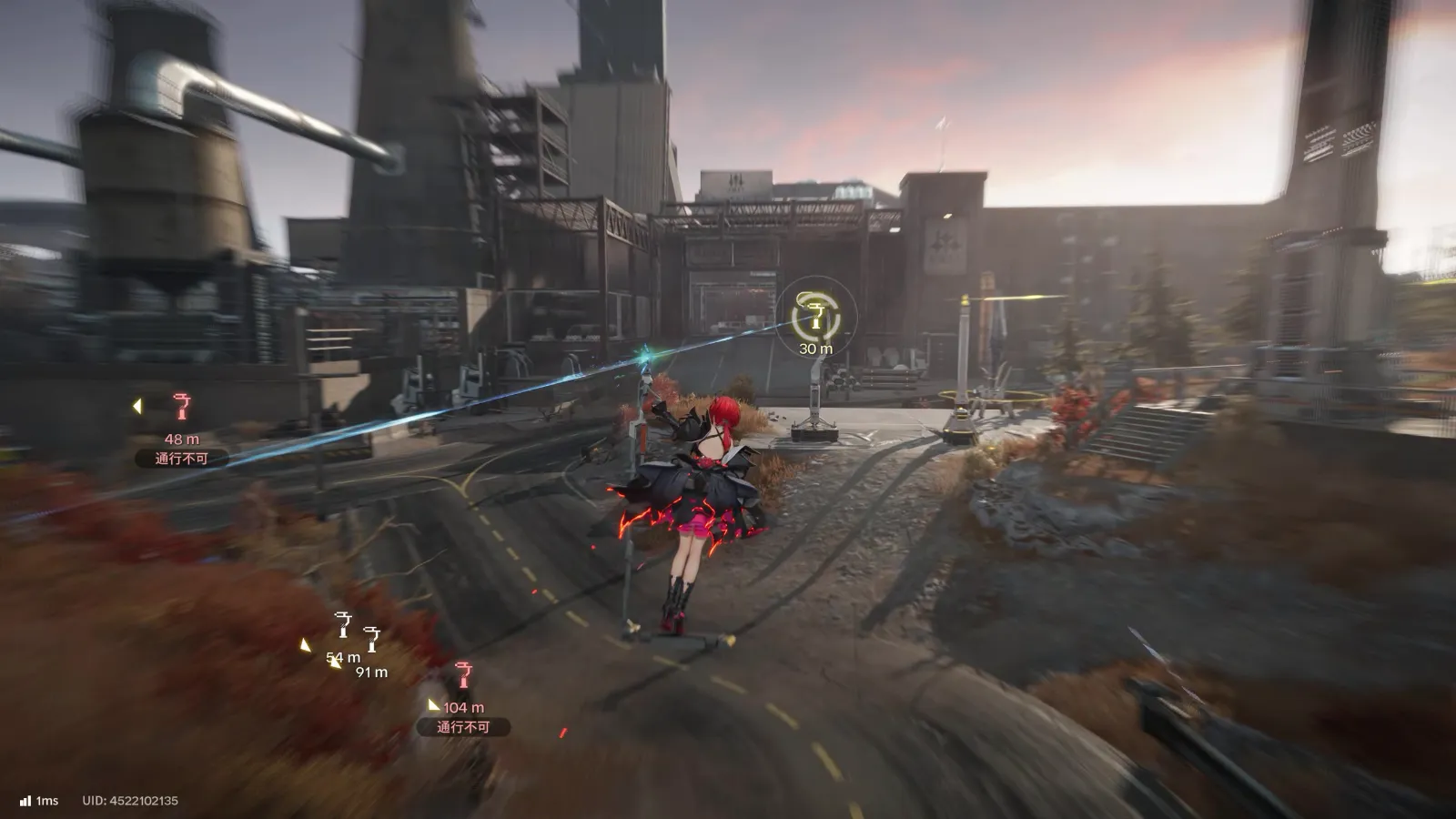
Task: Select the red 104 m zipline marker
Action: [464, 675]
